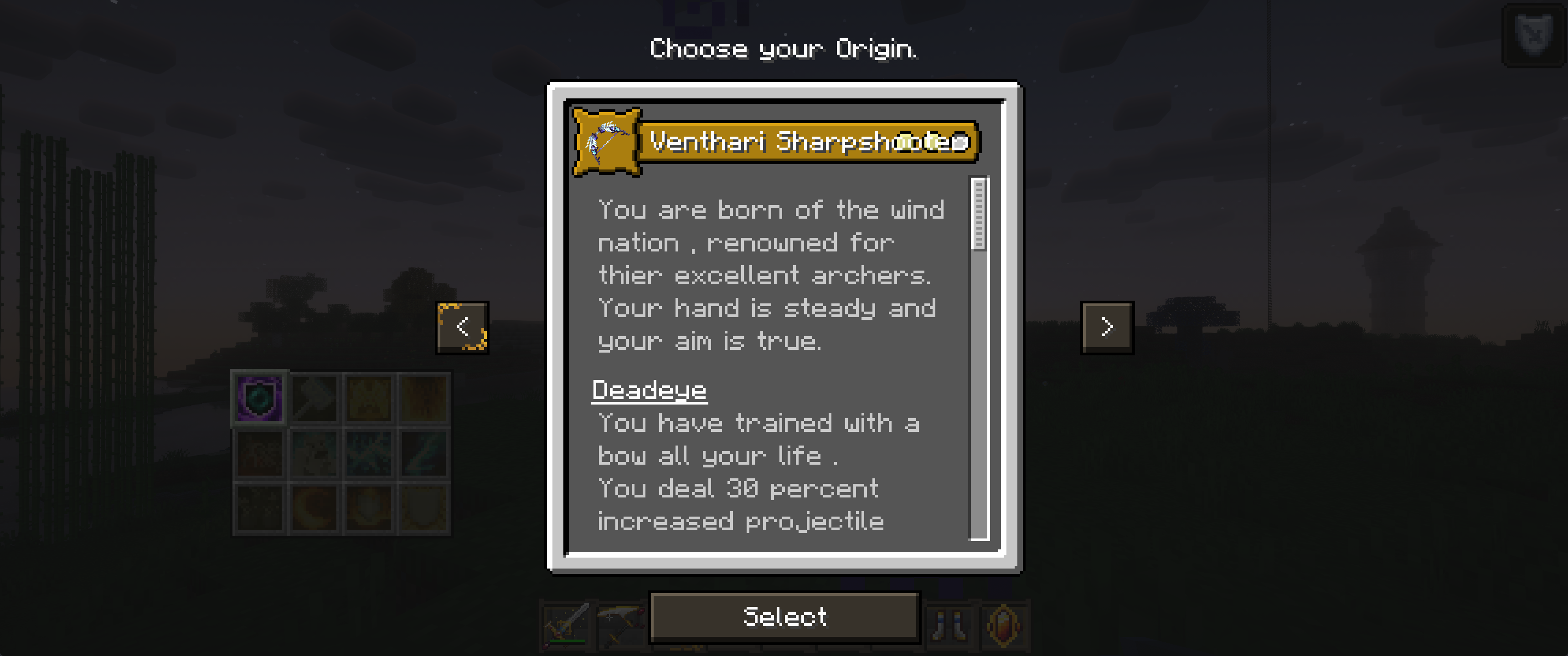Open the underlined Deadeye ability link

coord(650,391)
